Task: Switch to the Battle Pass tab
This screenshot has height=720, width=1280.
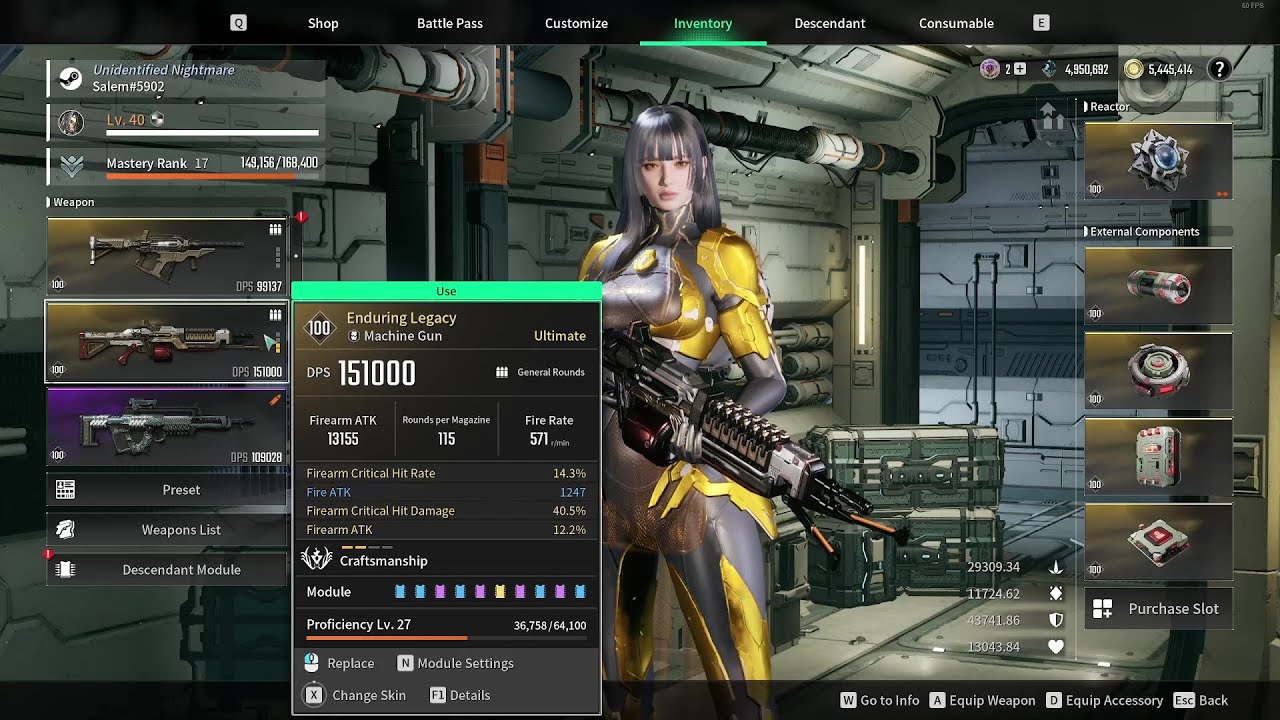Action: coord(449,23)
